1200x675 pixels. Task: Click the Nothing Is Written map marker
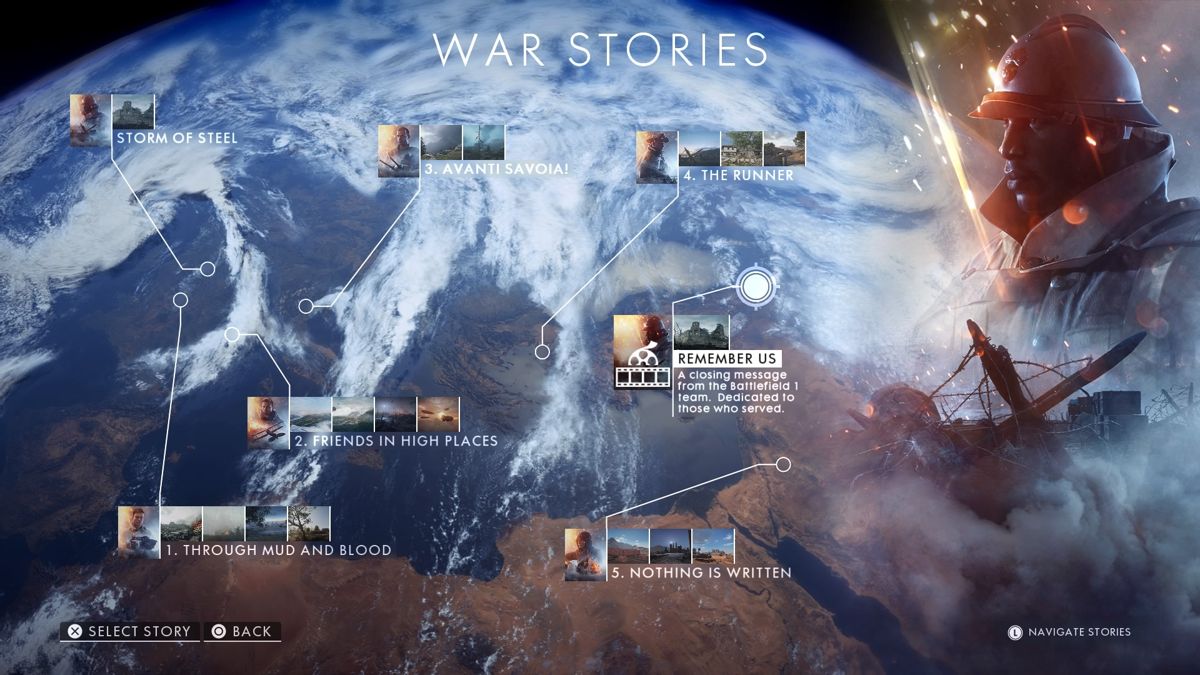point(783,464)
